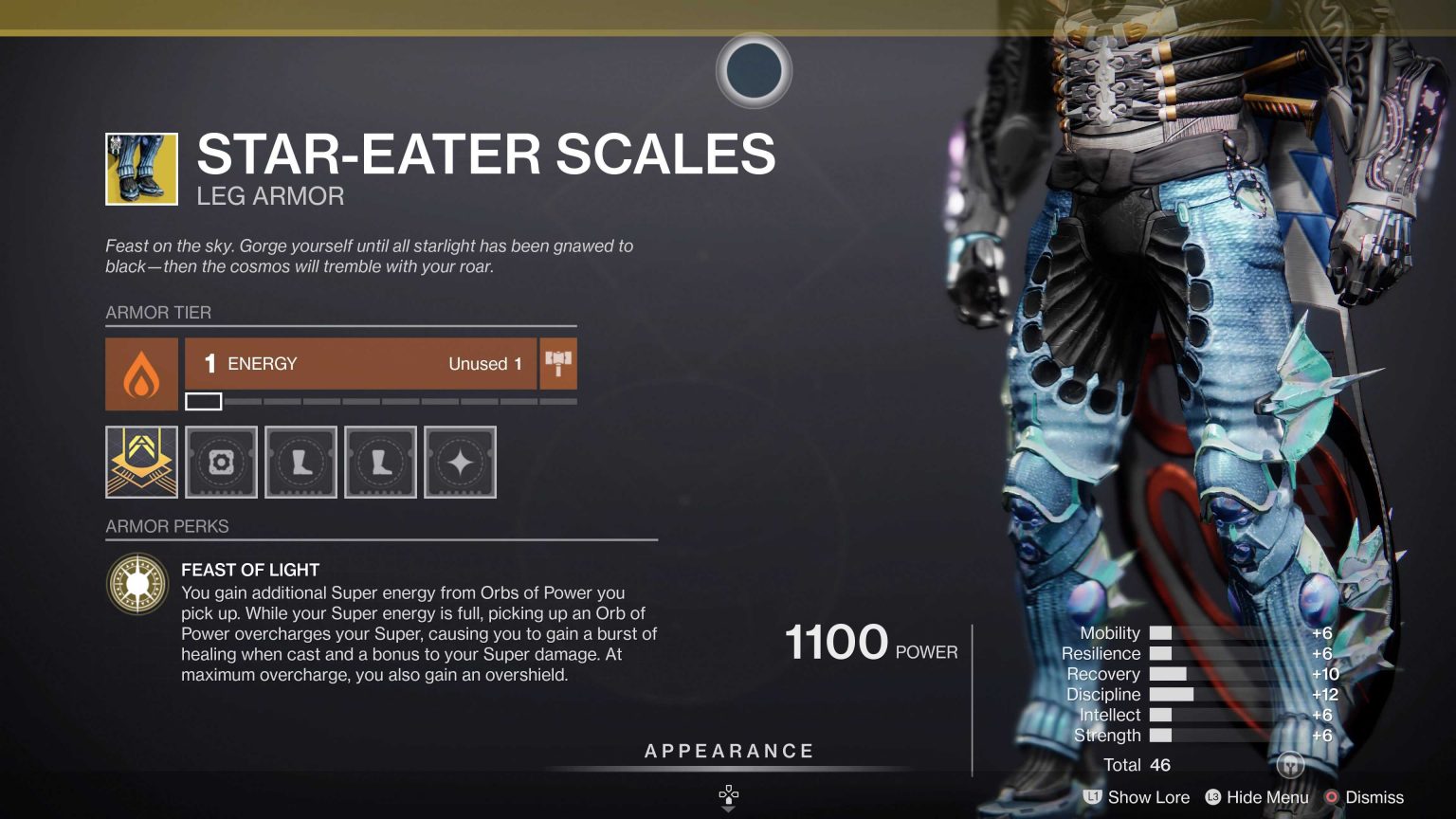The width and height of the screenshot is (1456, 819).
Task: Click the Guardian helmet emblem near Total stats
Action: 1288,763
